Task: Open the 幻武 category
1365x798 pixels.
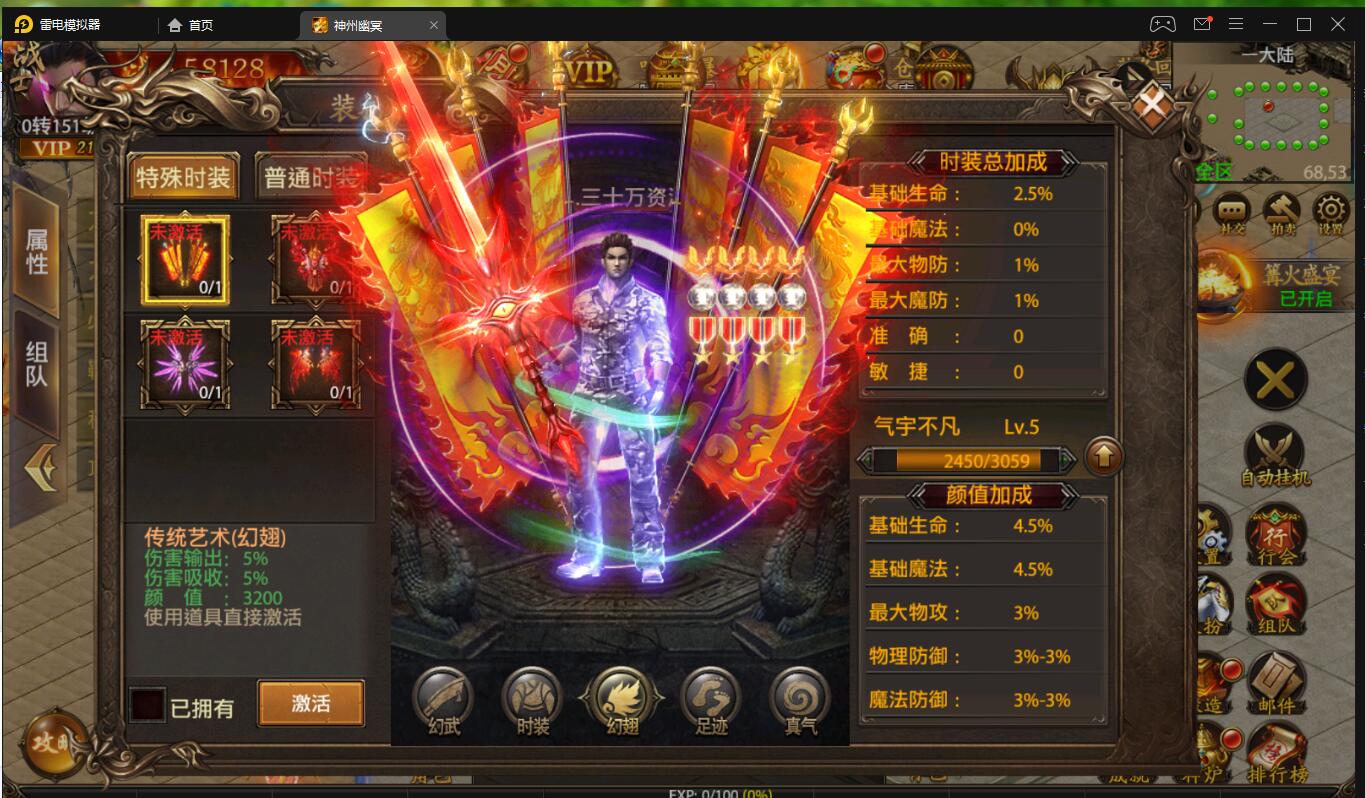Action: [444, 699]
